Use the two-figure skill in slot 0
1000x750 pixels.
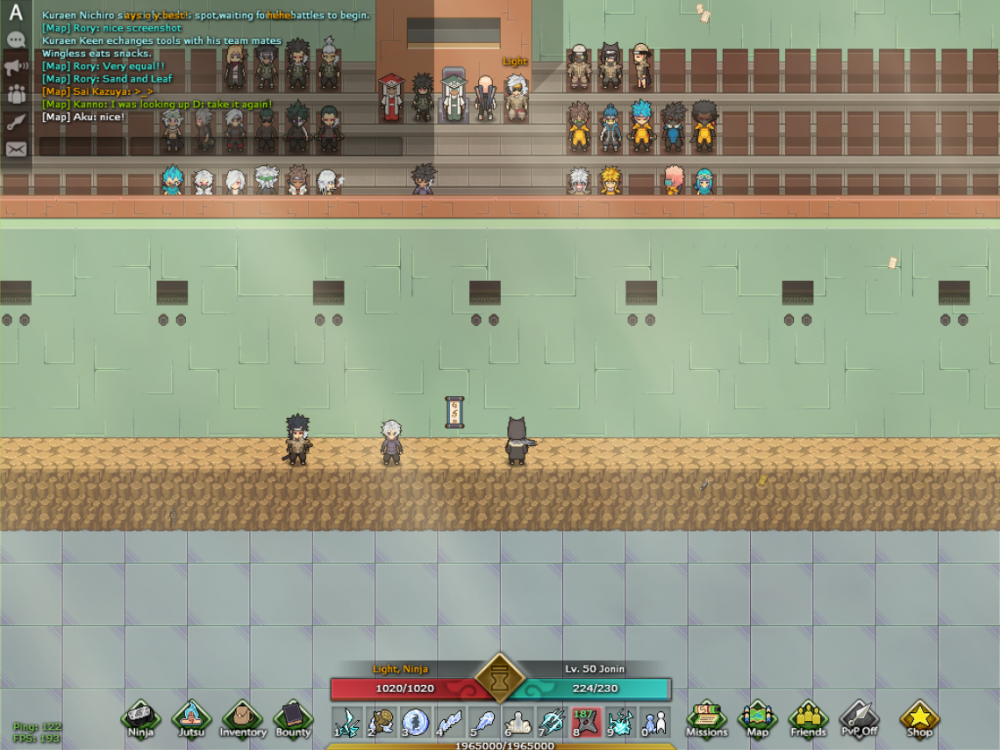point(654,721)
